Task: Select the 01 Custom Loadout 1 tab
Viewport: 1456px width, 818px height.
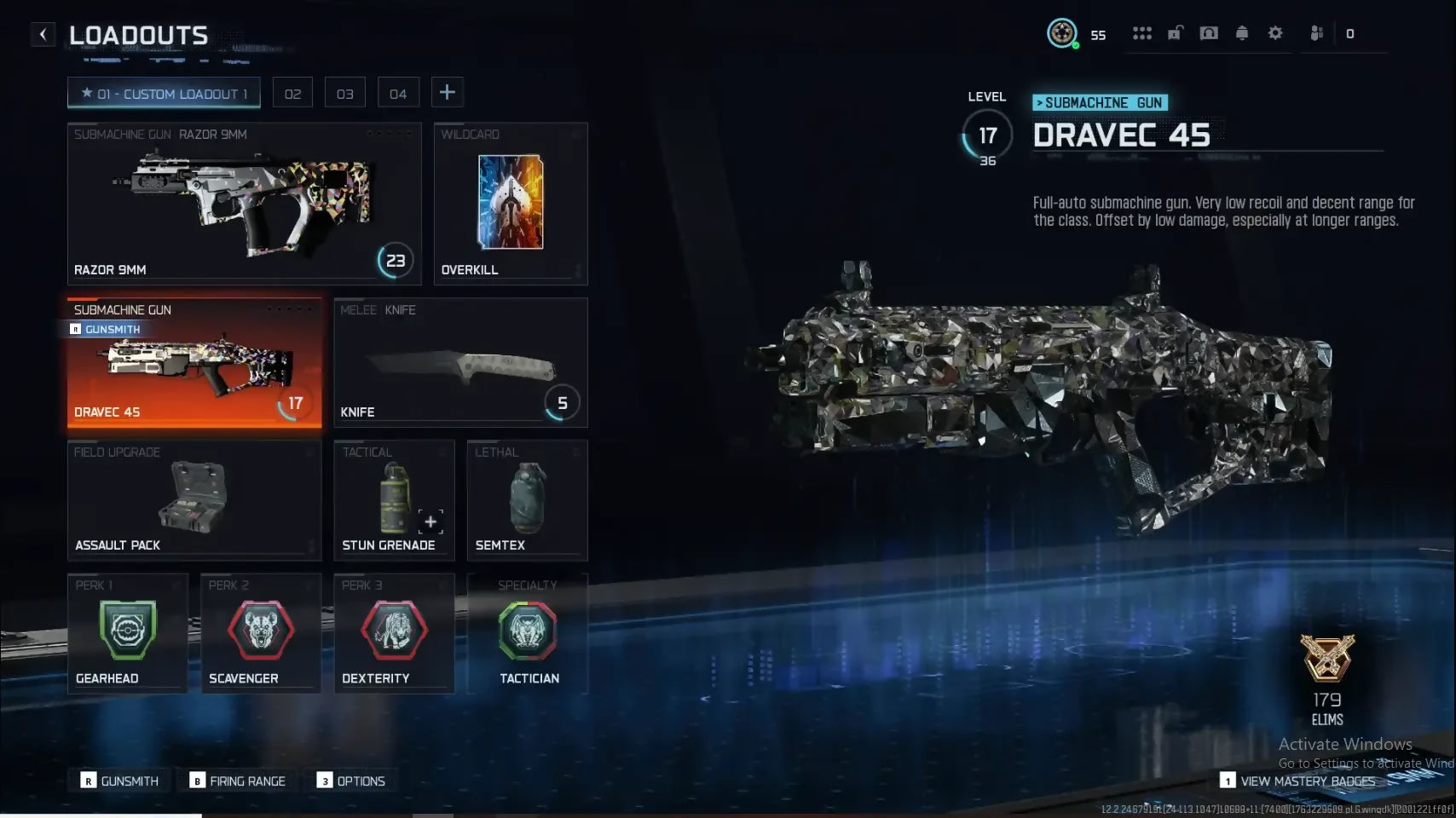Action: point(164,93)
